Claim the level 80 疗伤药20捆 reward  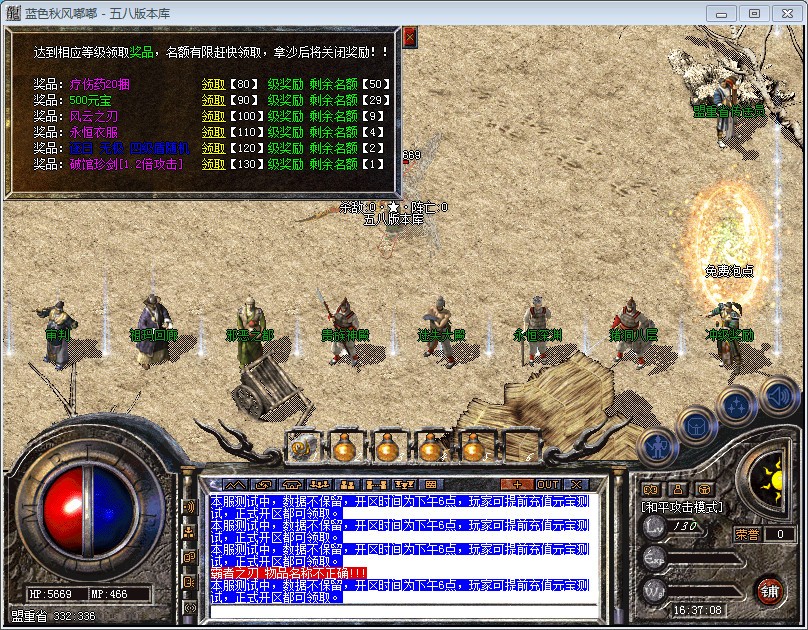tap(213, 84)
